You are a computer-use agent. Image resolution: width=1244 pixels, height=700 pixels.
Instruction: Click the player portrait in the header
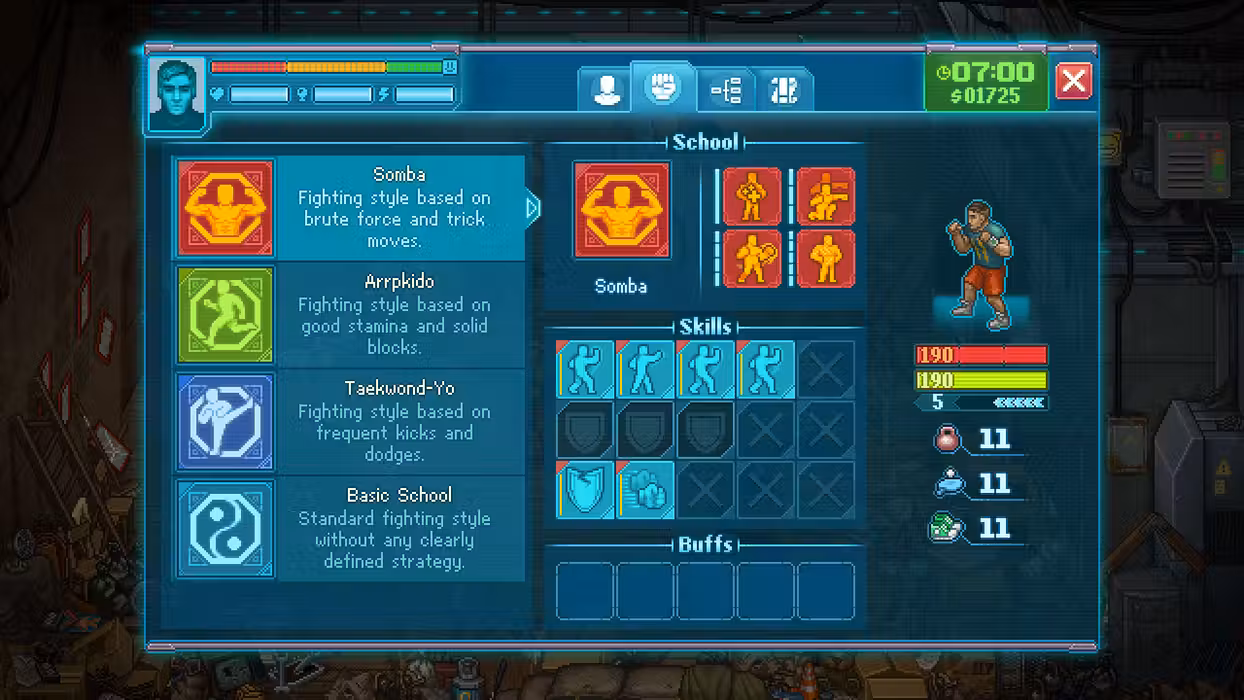click(x=177, y=94)
